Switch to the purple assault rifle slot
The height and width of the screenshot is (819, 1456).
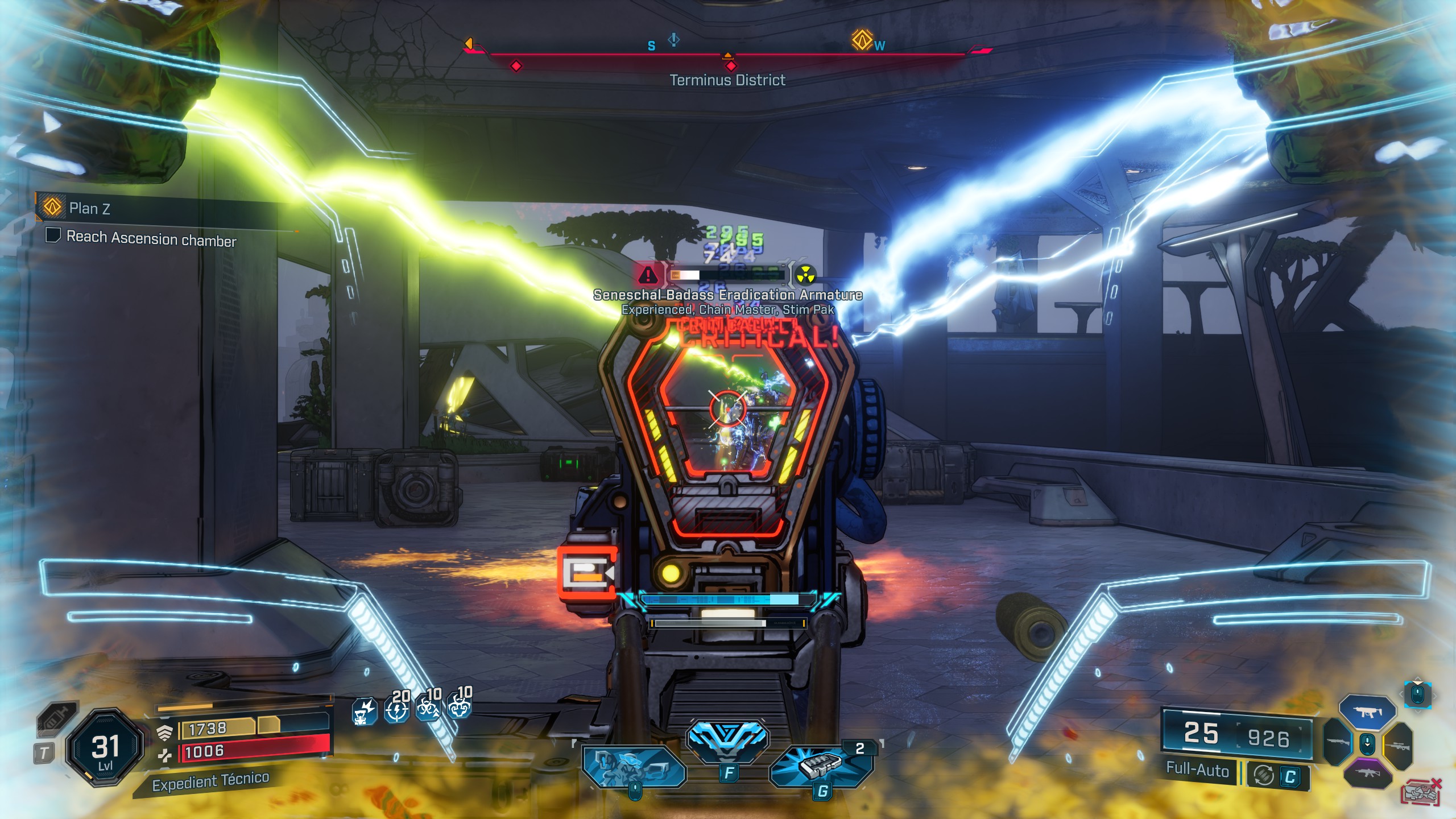[x=1368, y=773]
